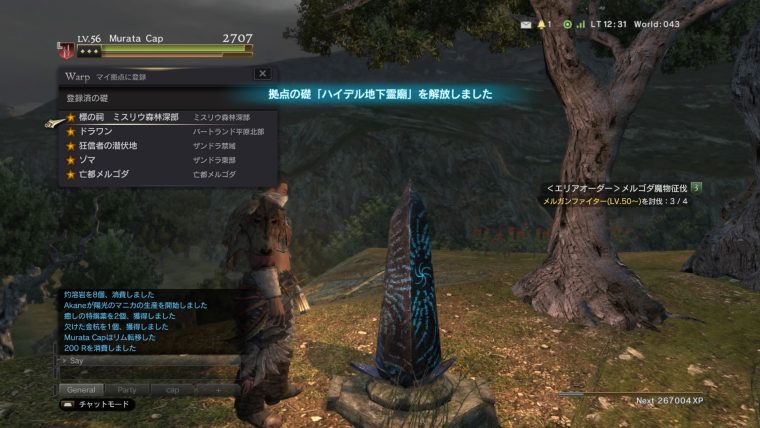Switch to the cap chat tab

[x=172, y=389]
